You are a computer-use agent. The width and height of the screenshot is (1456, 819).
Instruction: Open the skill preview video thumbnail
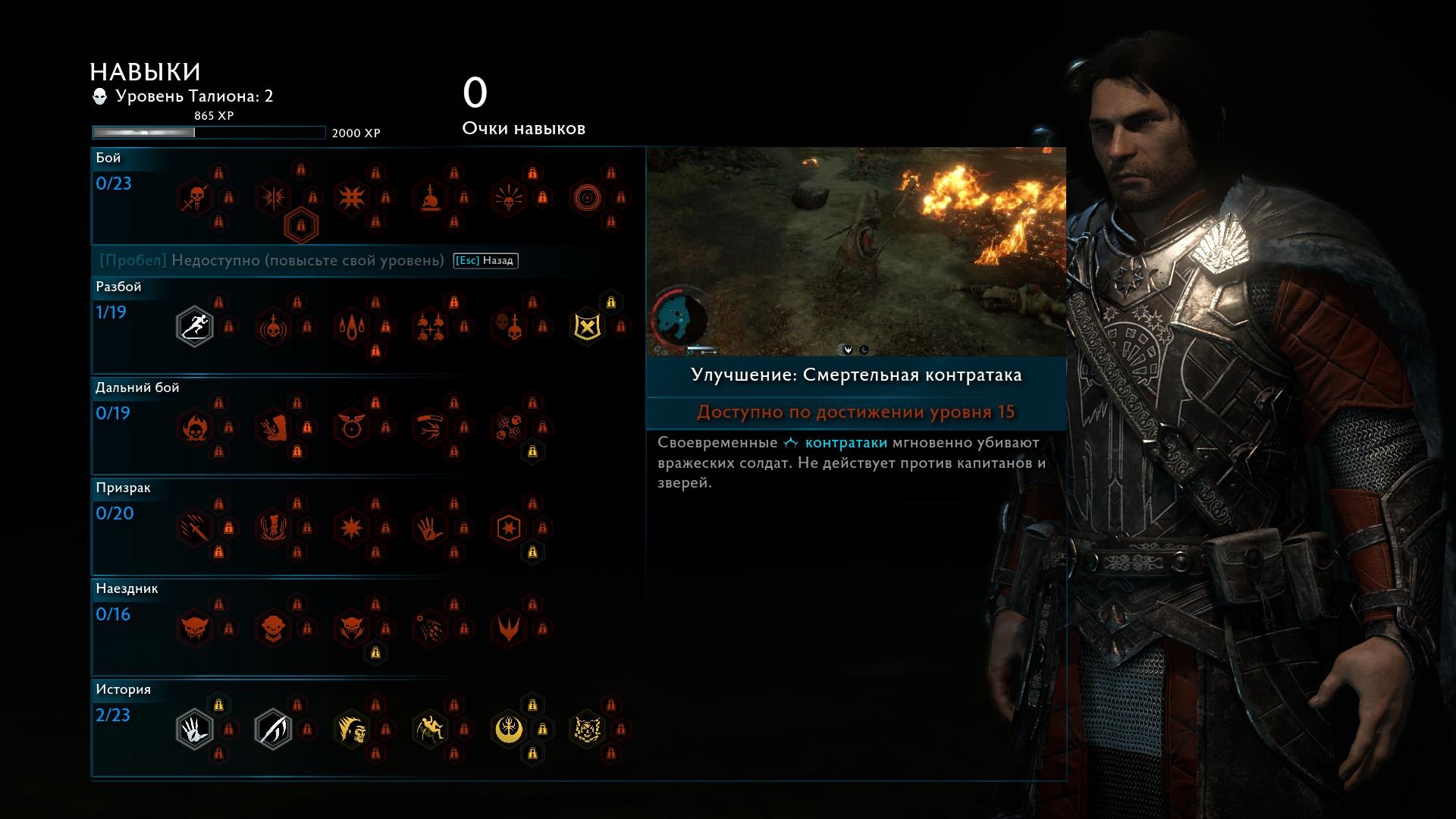click(x=855, y=252)
